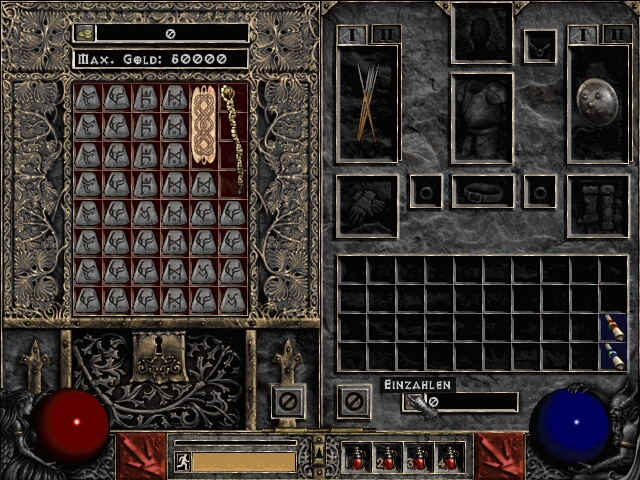Image resolution: width=640 pixels, height=480 pixels.
Task: Select weapon set I tab above the javelins
Action: click(353, 35)
